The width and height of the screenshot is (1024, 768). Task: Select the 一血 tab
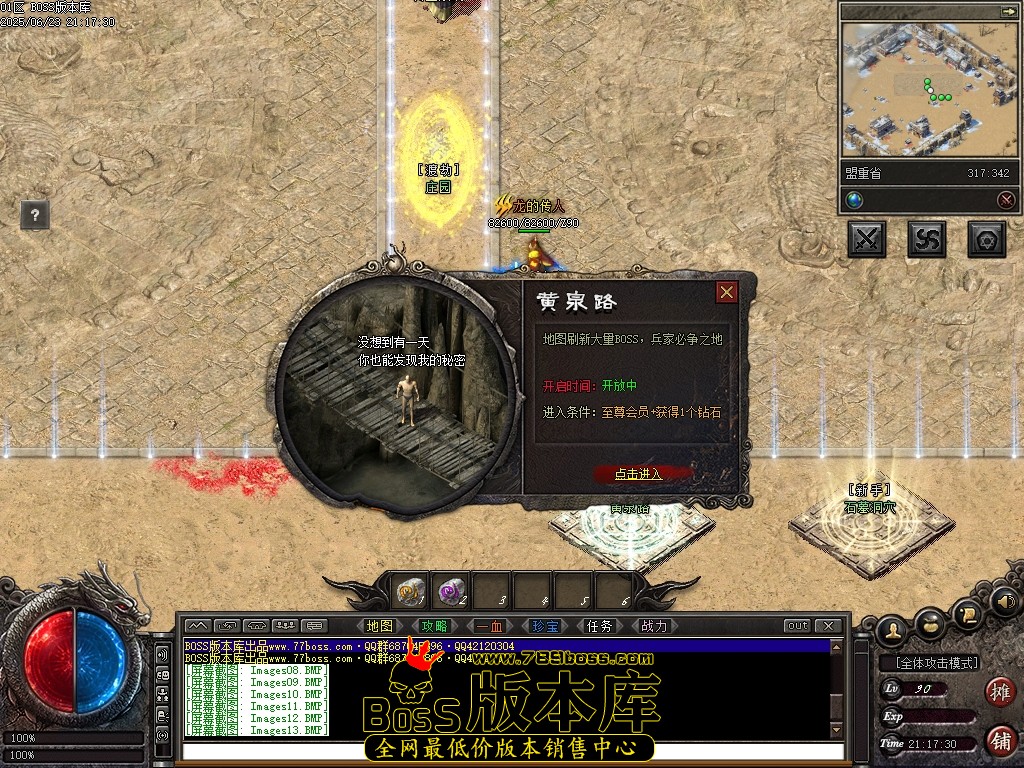(490, 626)
